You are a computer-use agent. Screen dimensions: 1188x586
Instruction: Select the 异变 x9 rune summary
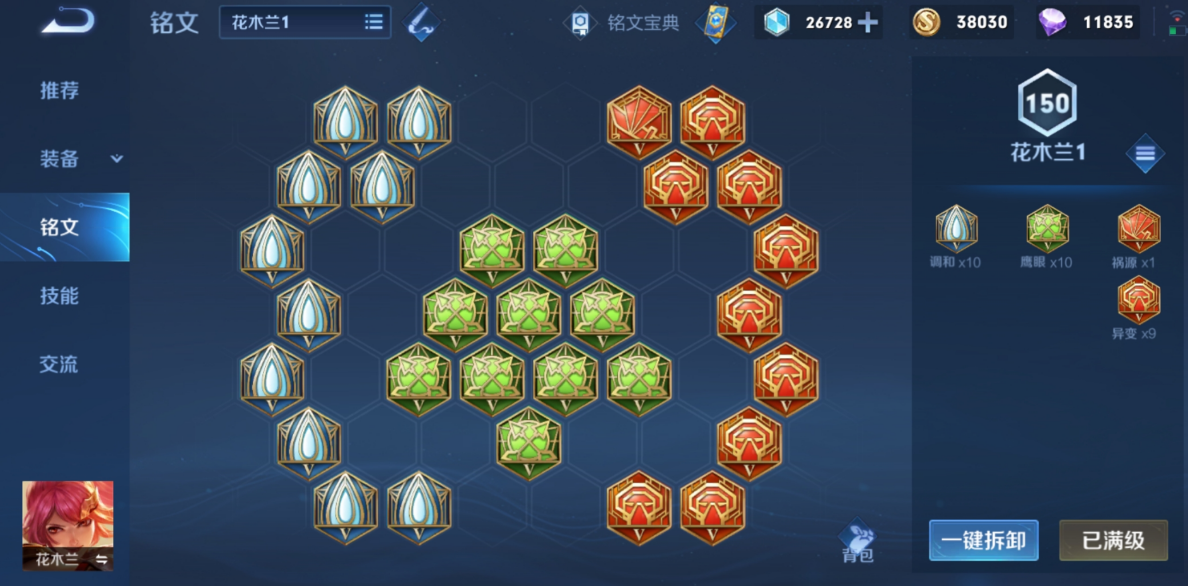(x=1137, y=308)
